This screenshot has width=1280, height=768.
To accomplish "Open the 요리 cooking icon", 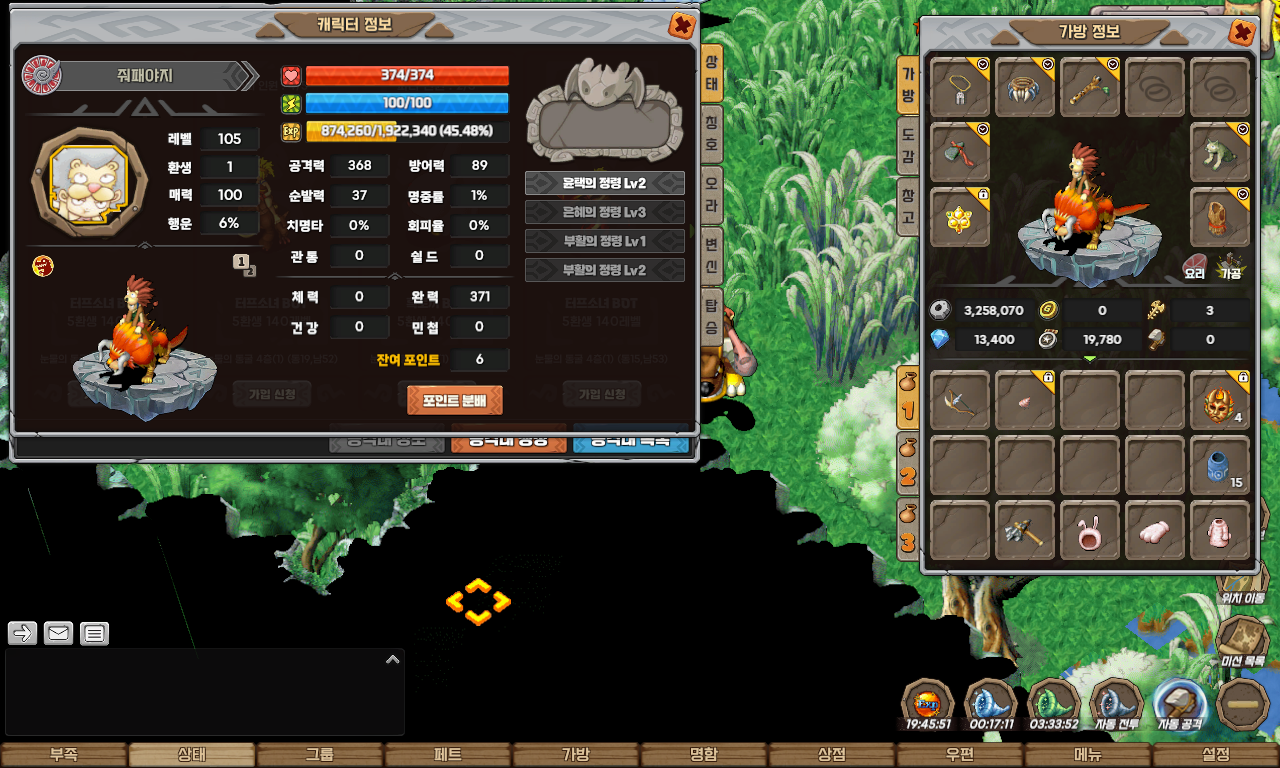I will tap(1194, 265).
